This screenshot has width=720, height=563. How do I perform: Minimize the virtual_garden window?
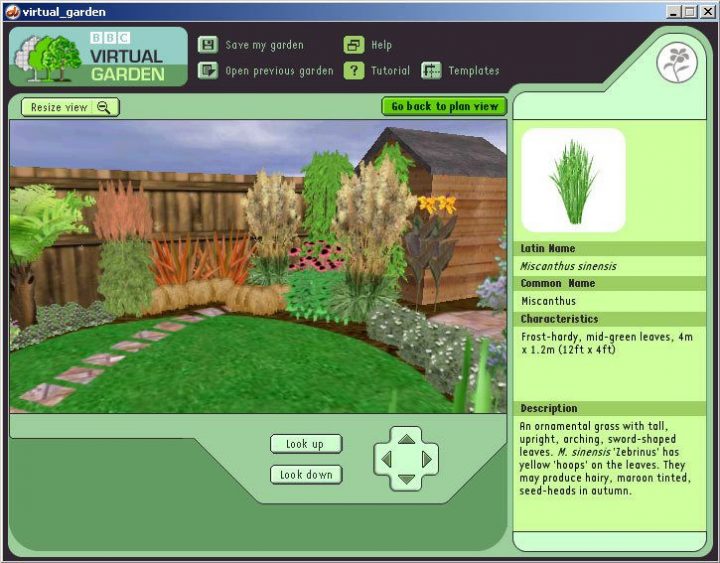pyautogui.click(x=674, y=12)
